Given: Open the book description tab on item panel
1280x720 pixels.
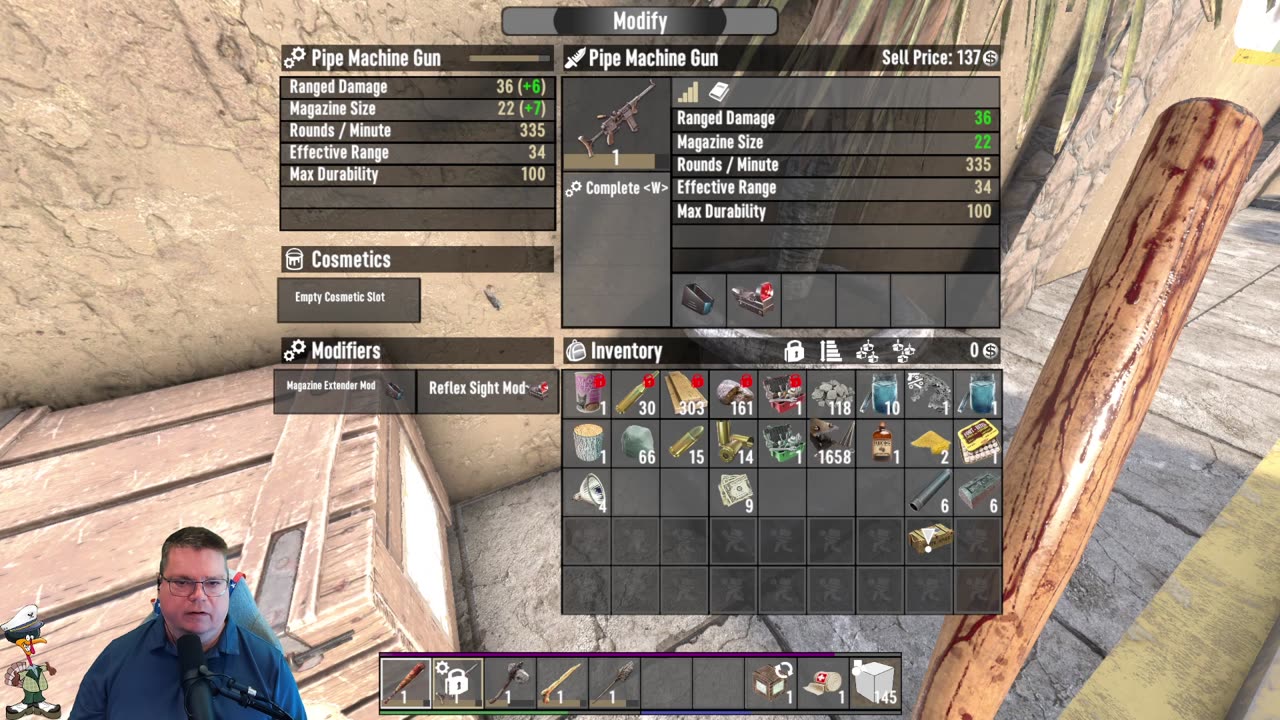Looking at the screenshot, I should 719,93.
